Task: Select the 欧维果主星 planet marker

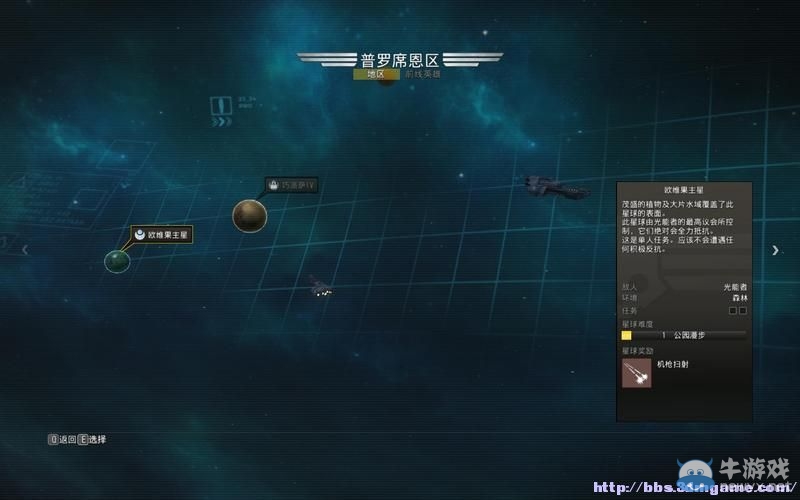Action: [117, 261]
